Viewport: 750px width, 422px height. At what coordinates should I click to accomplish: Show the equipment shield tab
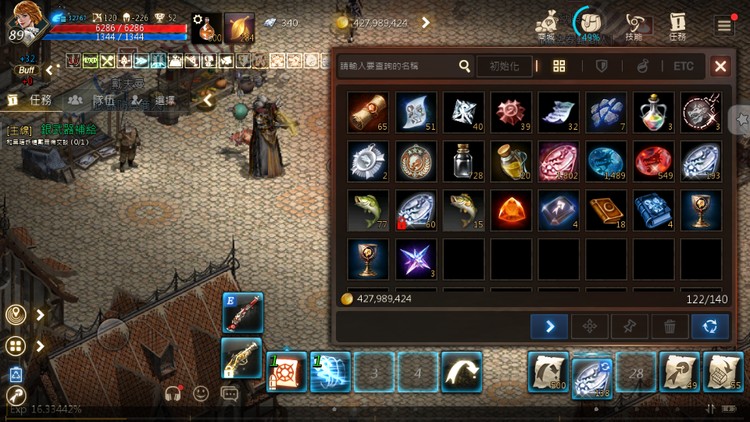pos(602,67)
